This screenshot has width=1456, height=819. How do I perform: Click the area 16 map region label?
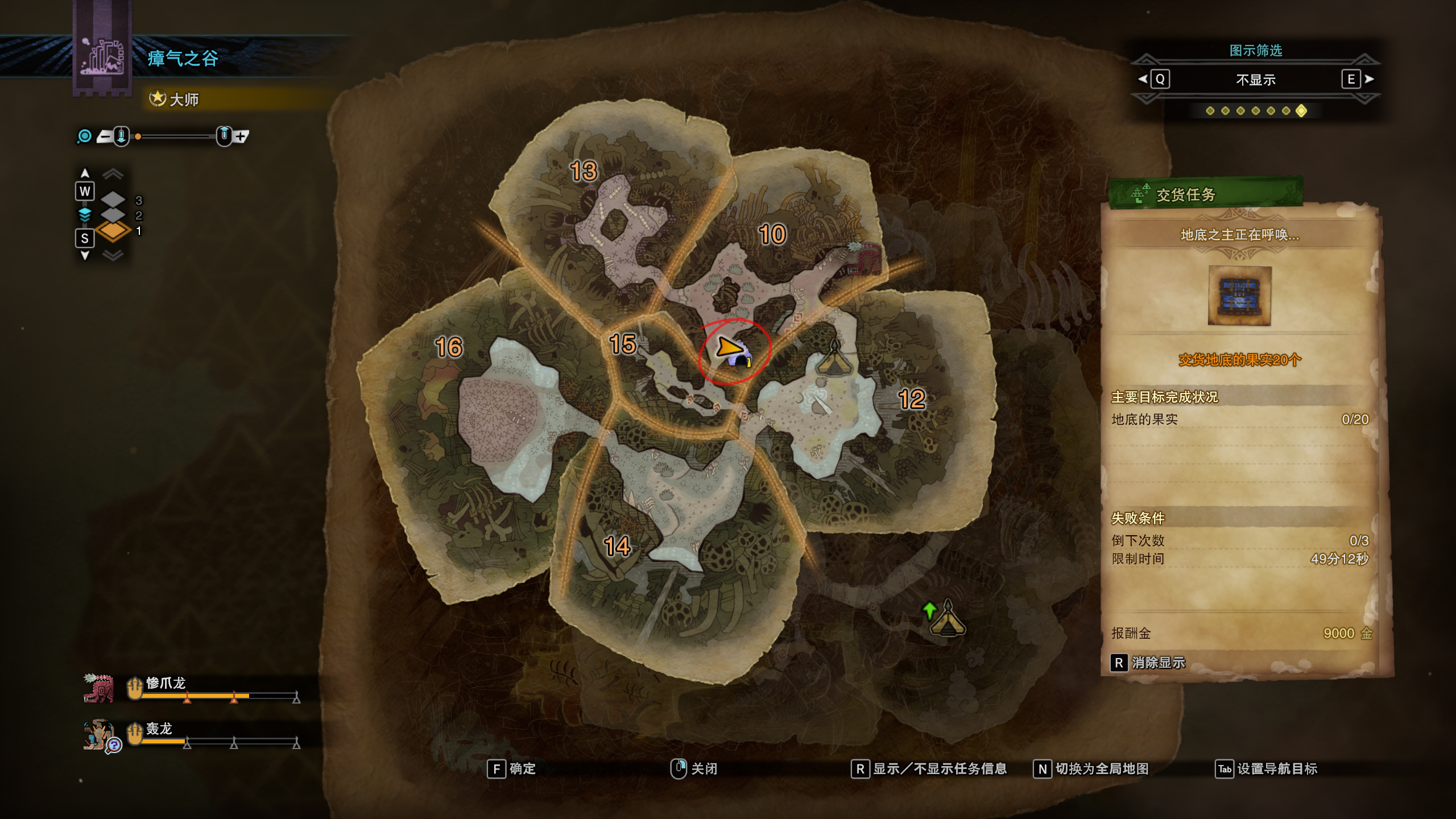pyautogui.click(x=449, y=347)
